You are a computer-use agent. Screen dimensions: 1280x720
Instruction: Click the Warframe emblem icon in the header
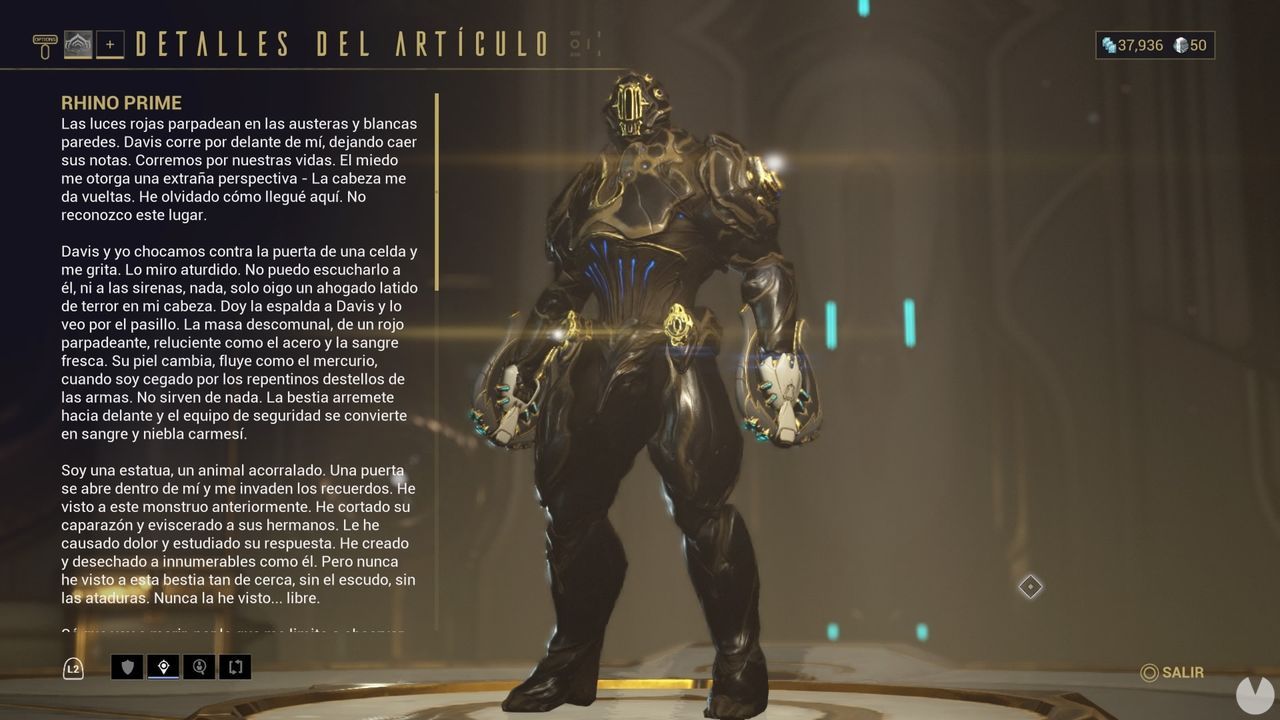[78, 43]
